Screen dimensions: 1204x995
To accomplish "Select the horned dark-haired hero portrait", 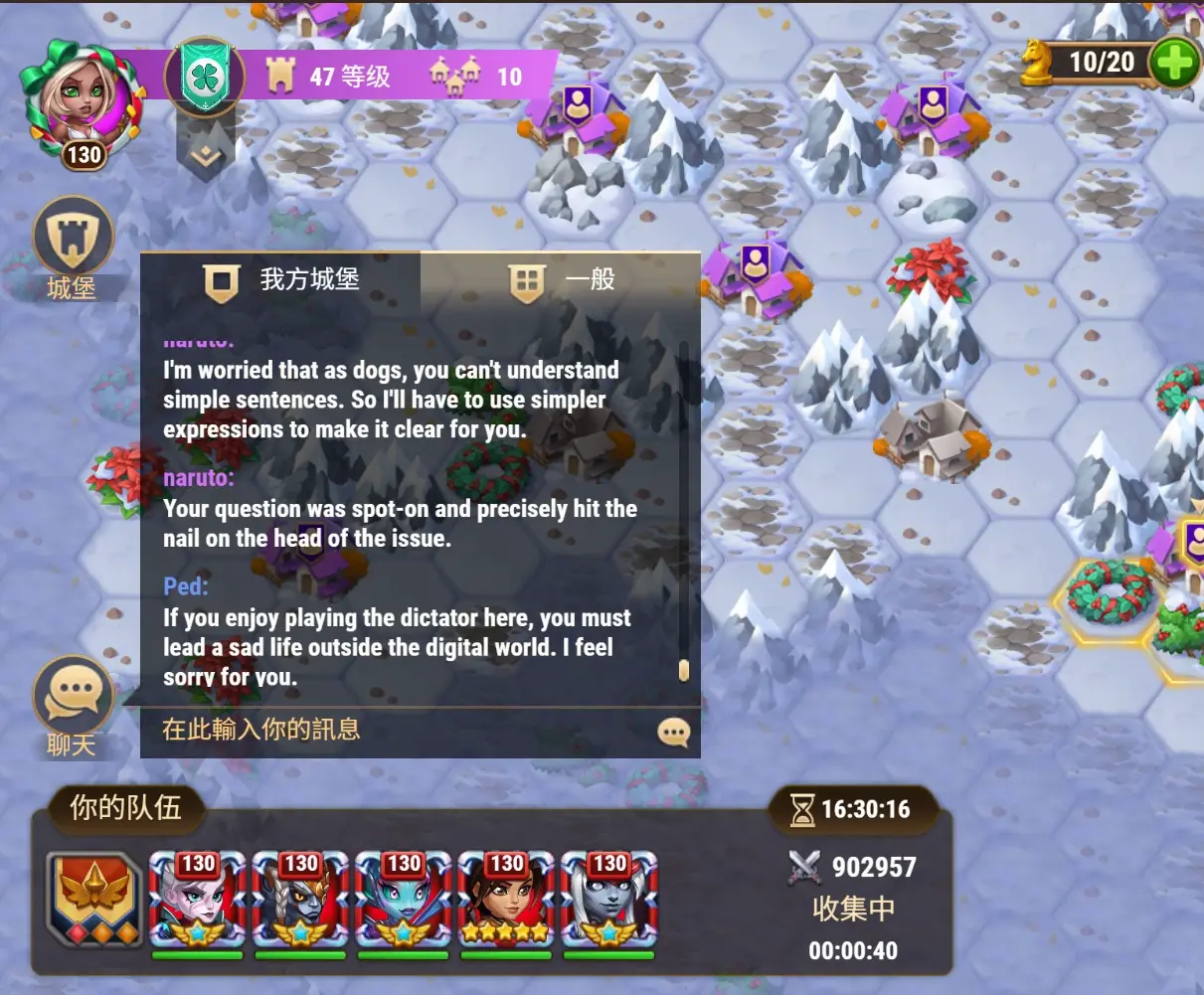I will click(x=300, y=902).
